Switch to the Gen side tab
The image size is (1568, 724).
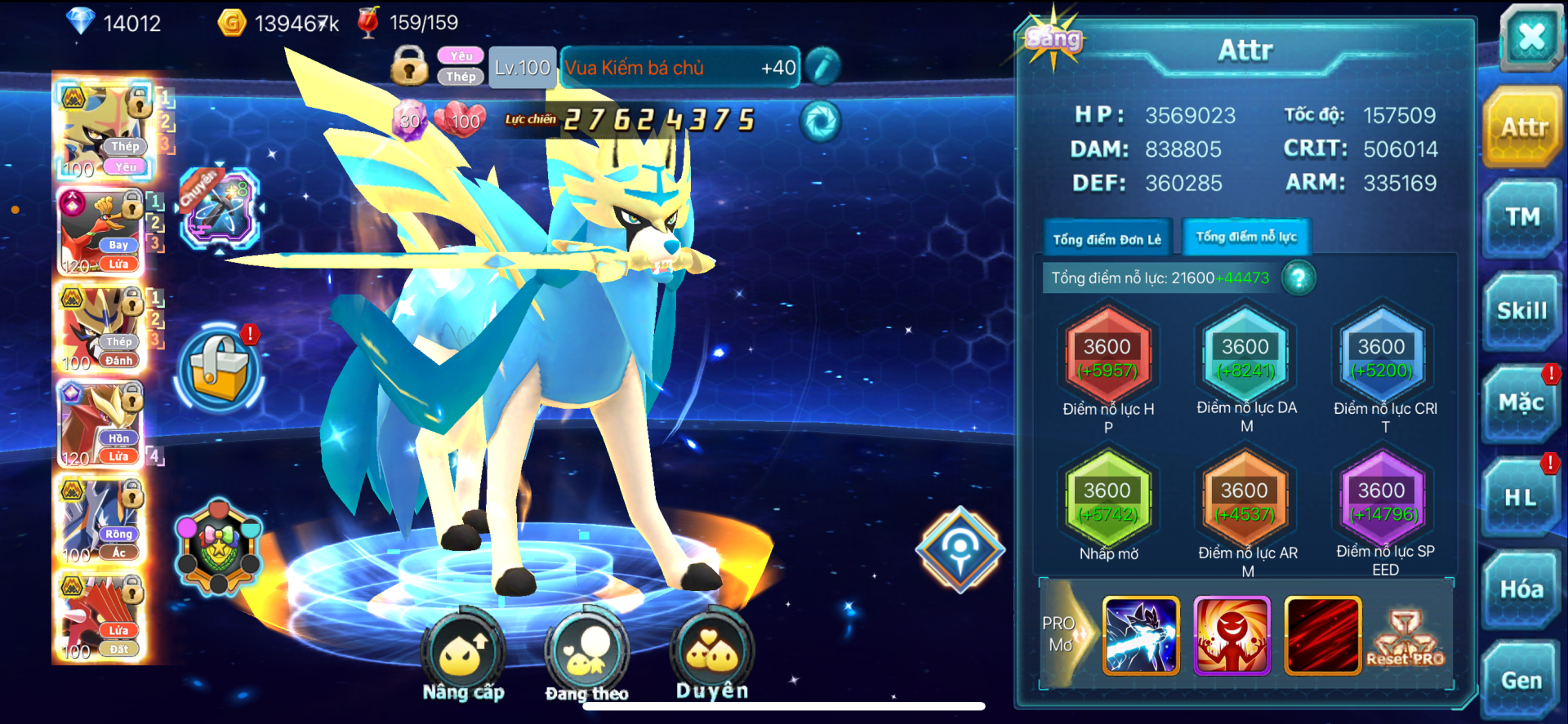tap(1521, 680)
